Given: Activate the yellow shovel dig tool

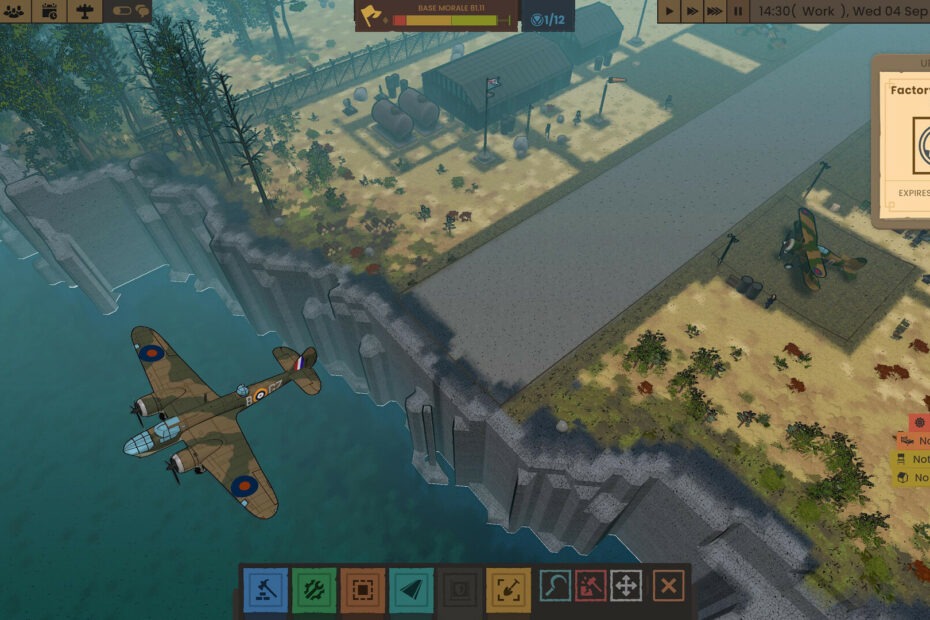Looking at the screenshot, I should tap(508, 589).
